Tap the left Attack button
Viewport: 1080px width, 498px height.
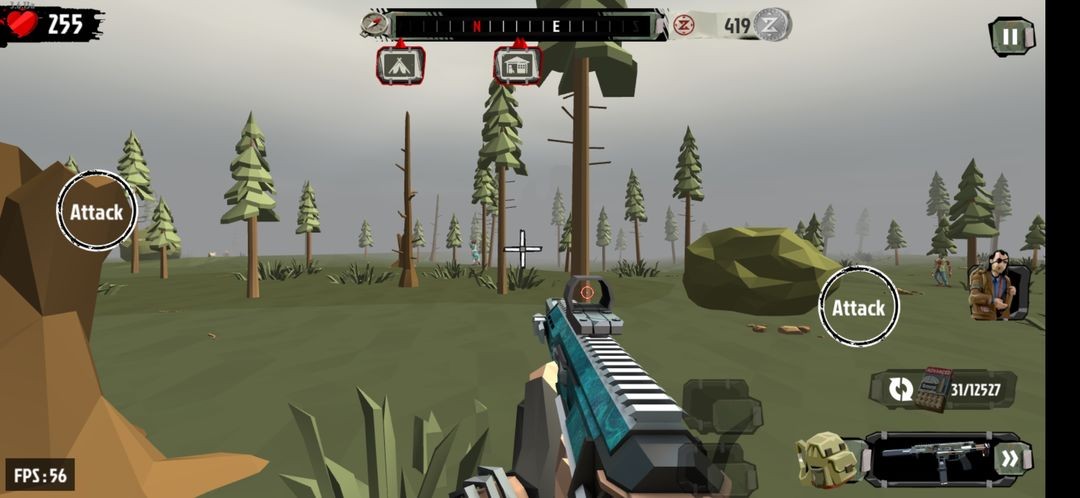[96, 211]
